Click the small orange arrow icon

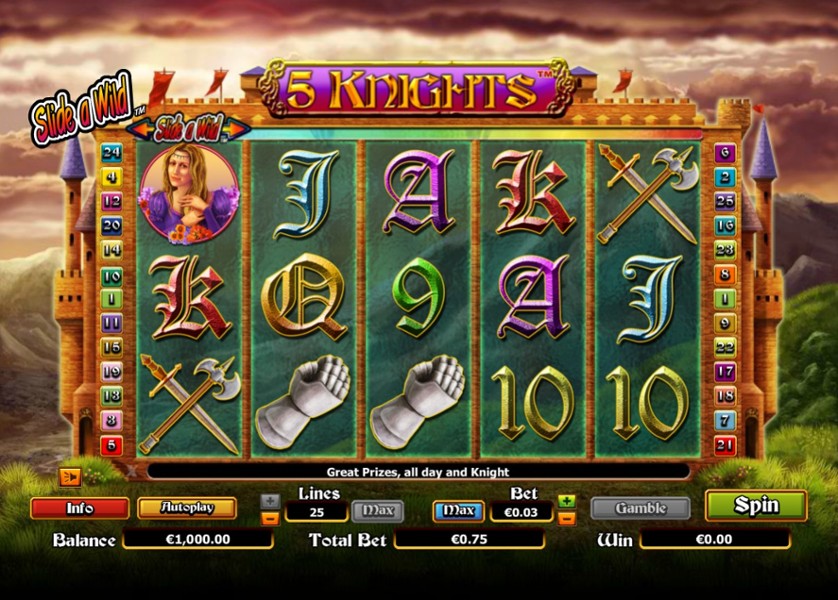tap(70, 476)
